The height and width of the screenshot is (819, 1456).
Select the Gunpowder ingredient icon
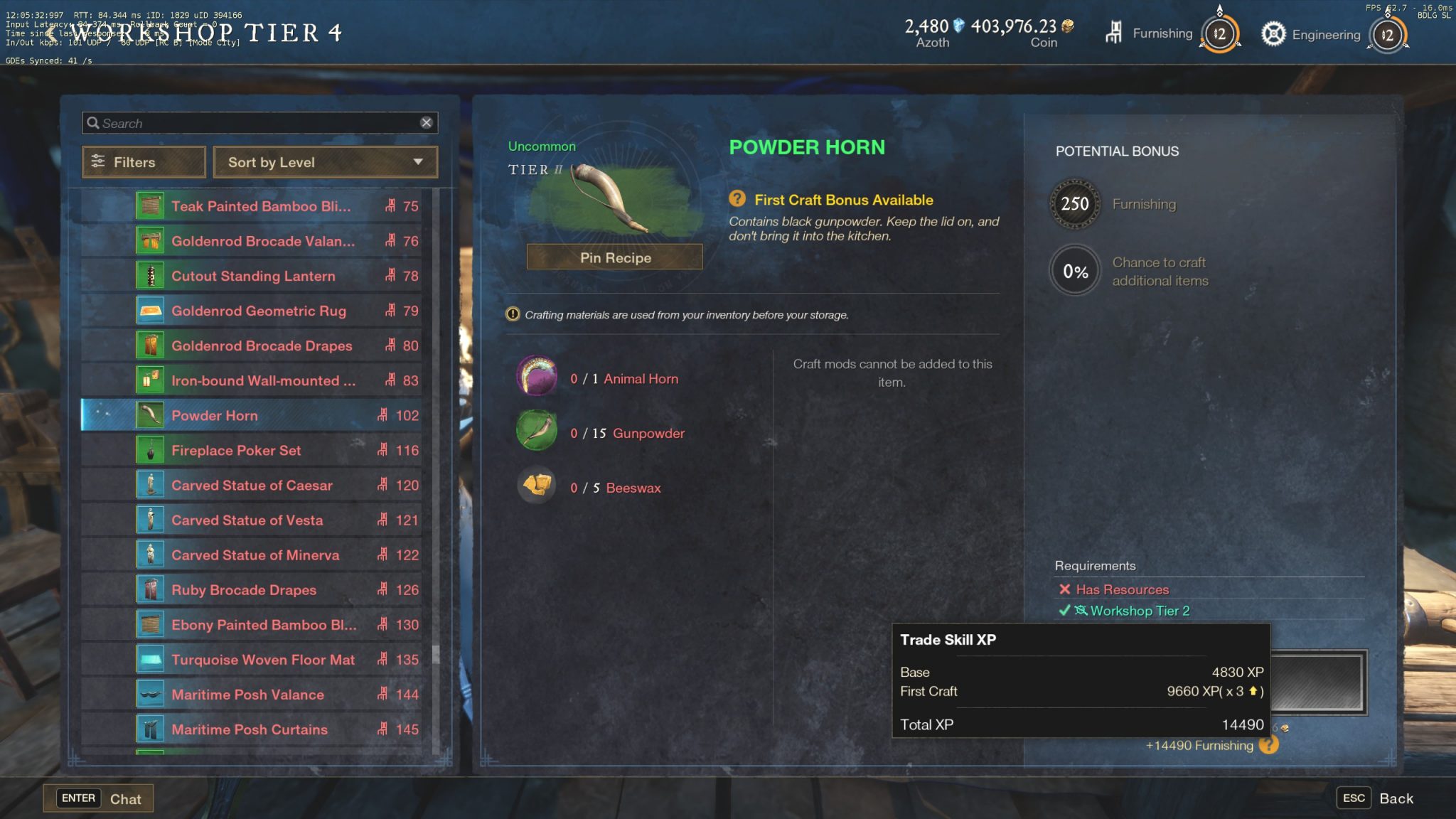537,431
